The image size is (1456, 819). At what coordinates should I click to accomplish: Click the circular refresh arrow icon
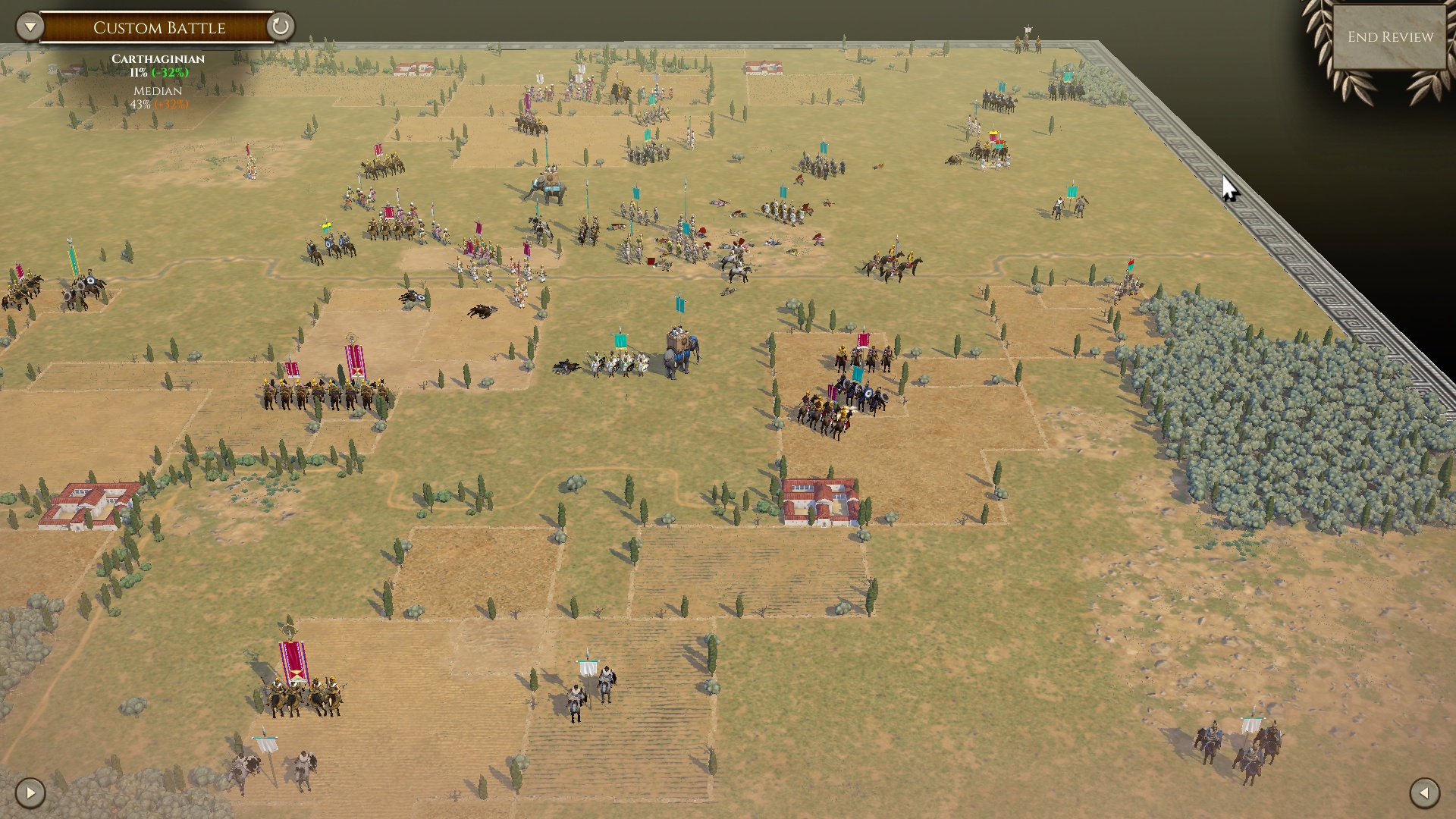tap(280, 27)
